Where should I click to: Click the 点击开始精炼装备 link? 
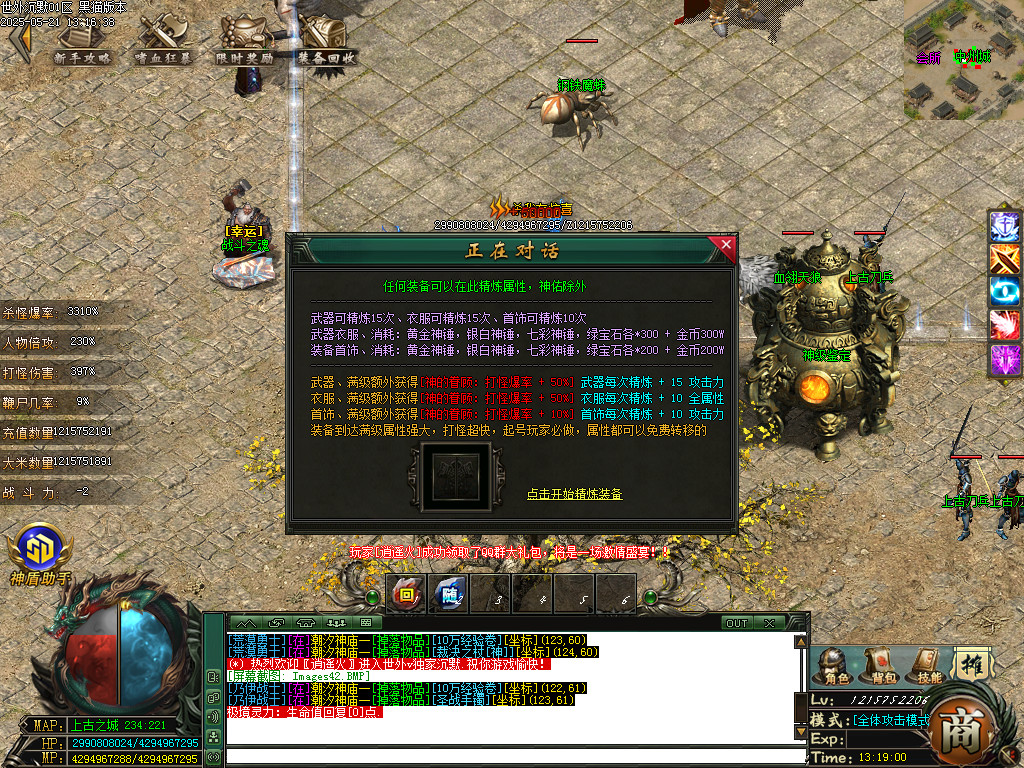point(574,494)
